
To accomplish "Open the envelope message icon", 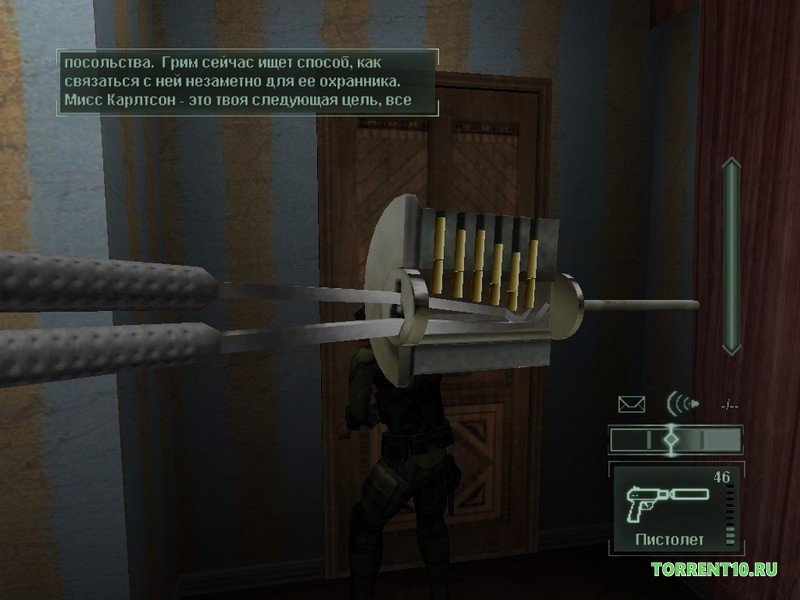I will tap(632, 405).
